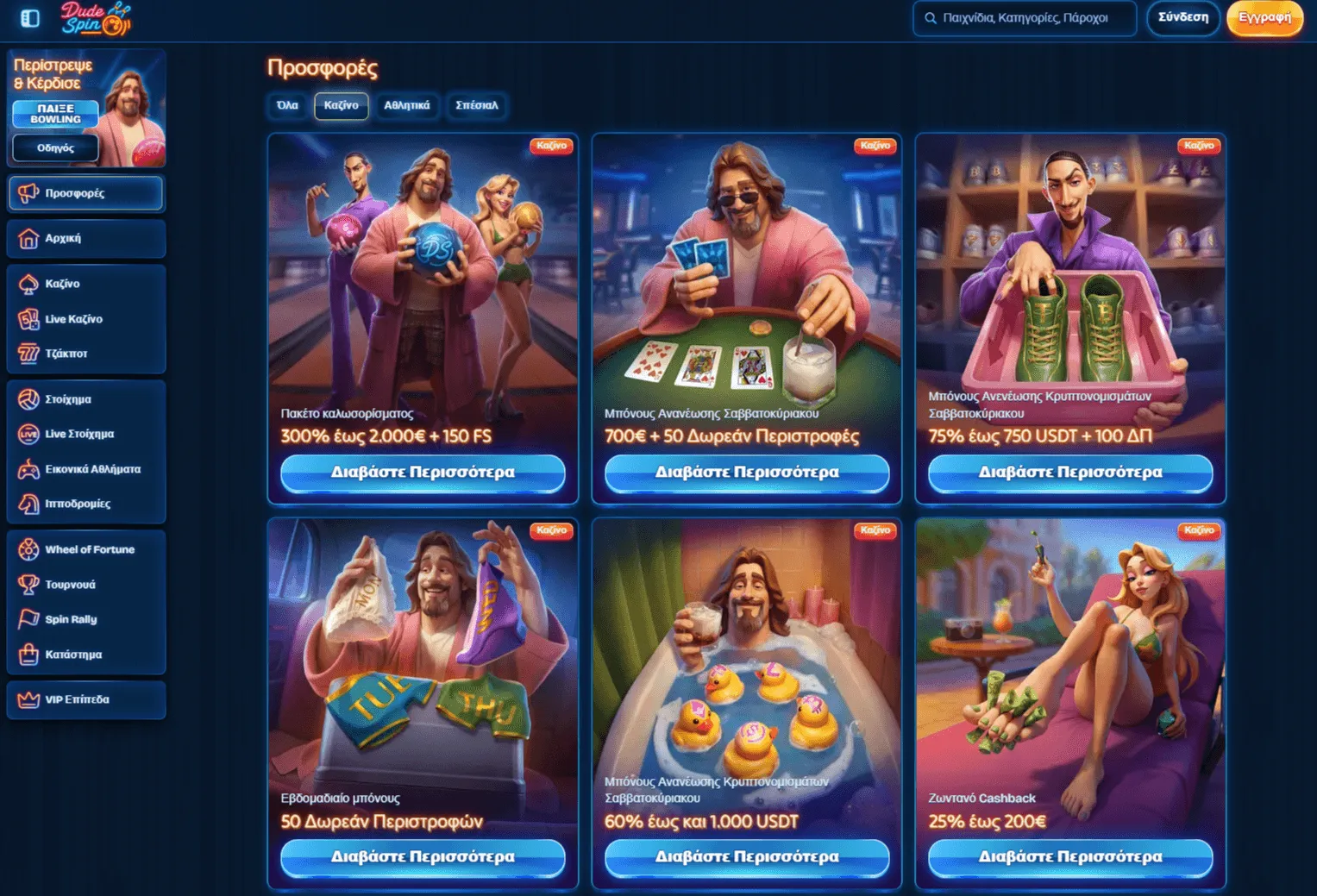The image size is (1317, 896).
Task: Focus the games search field
Action: (1025, 18)
